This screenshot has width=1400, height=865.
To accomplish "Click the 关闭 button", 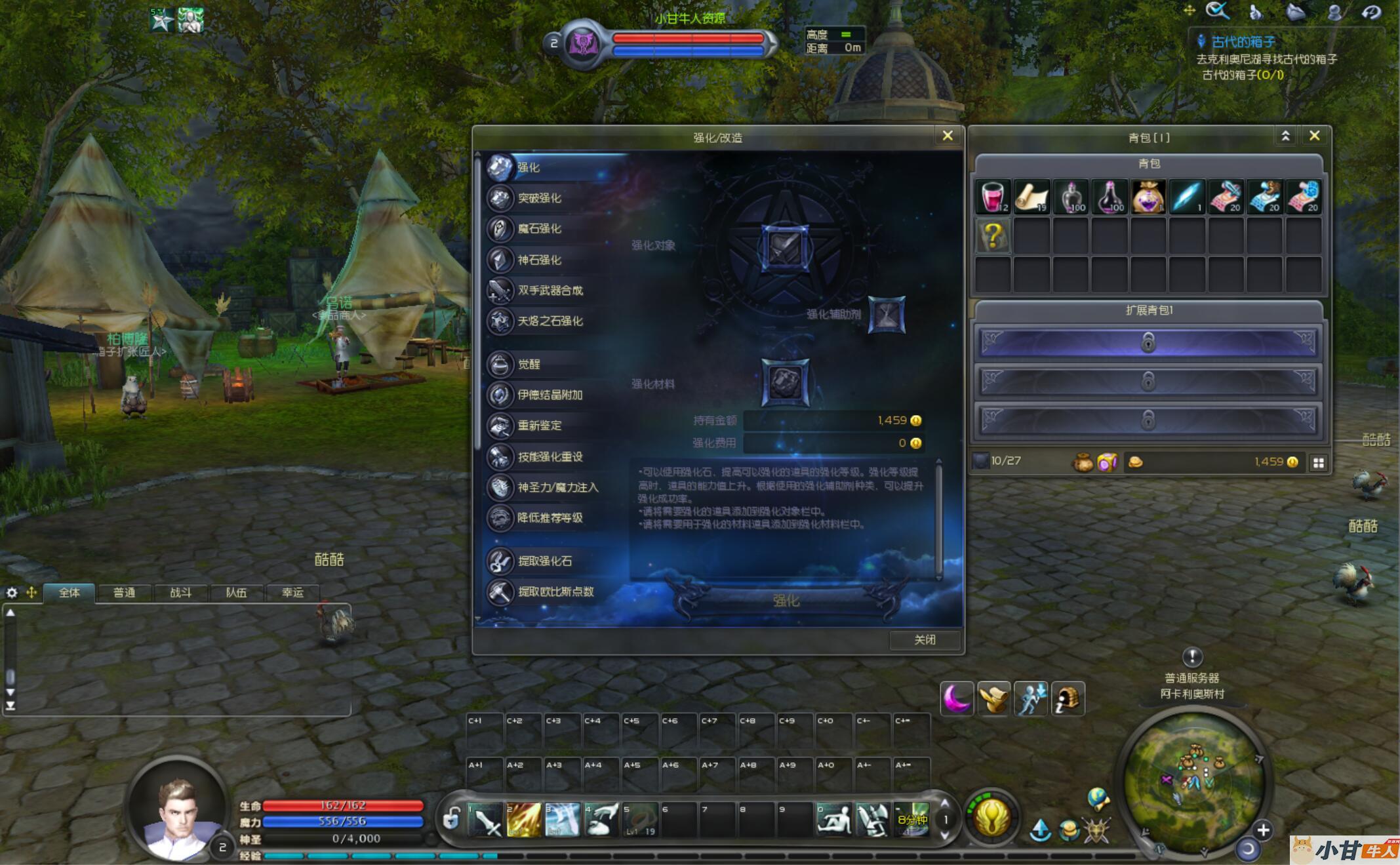I will pyautogui.click(x=925, y=639).
